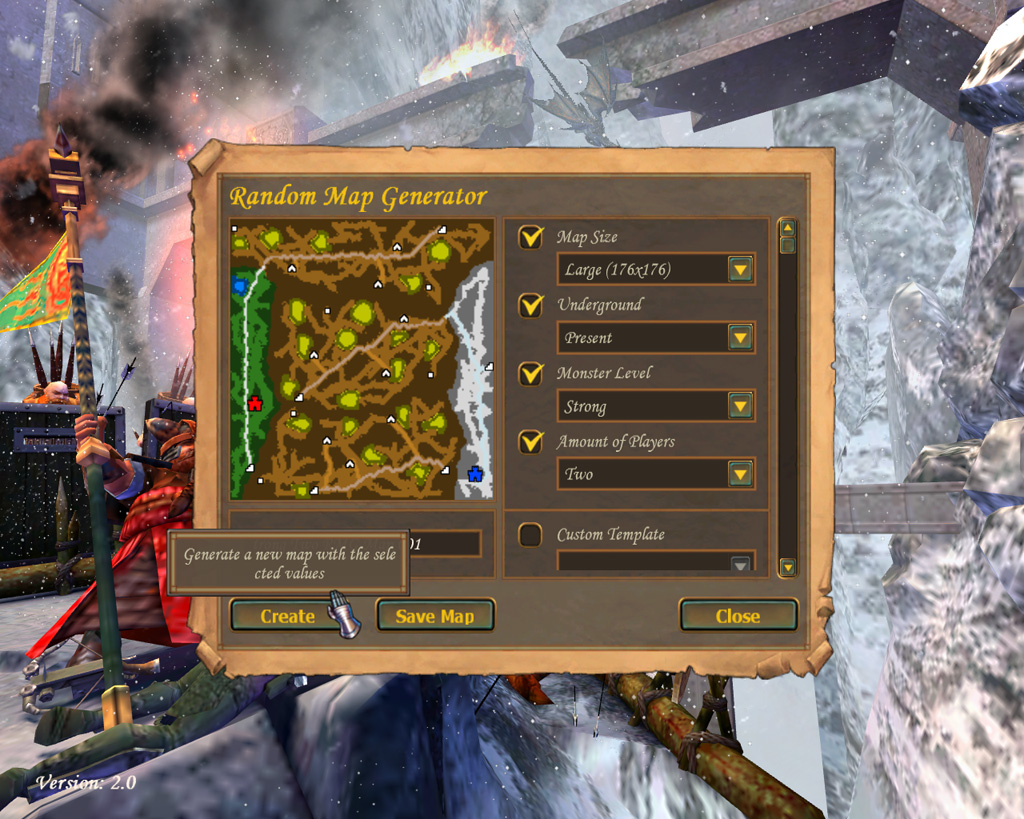Open the Custom Template dropdown
Viewport: 1024px width, 819px height.
tap(740, 564)
